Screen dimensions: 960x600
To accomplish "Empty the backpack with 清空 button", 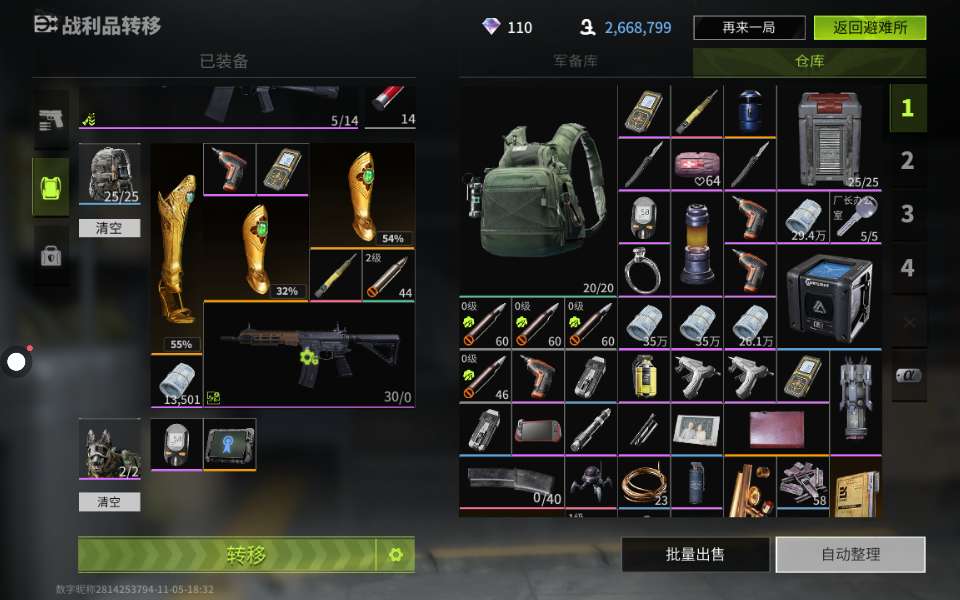I will [x=109, y=228].
